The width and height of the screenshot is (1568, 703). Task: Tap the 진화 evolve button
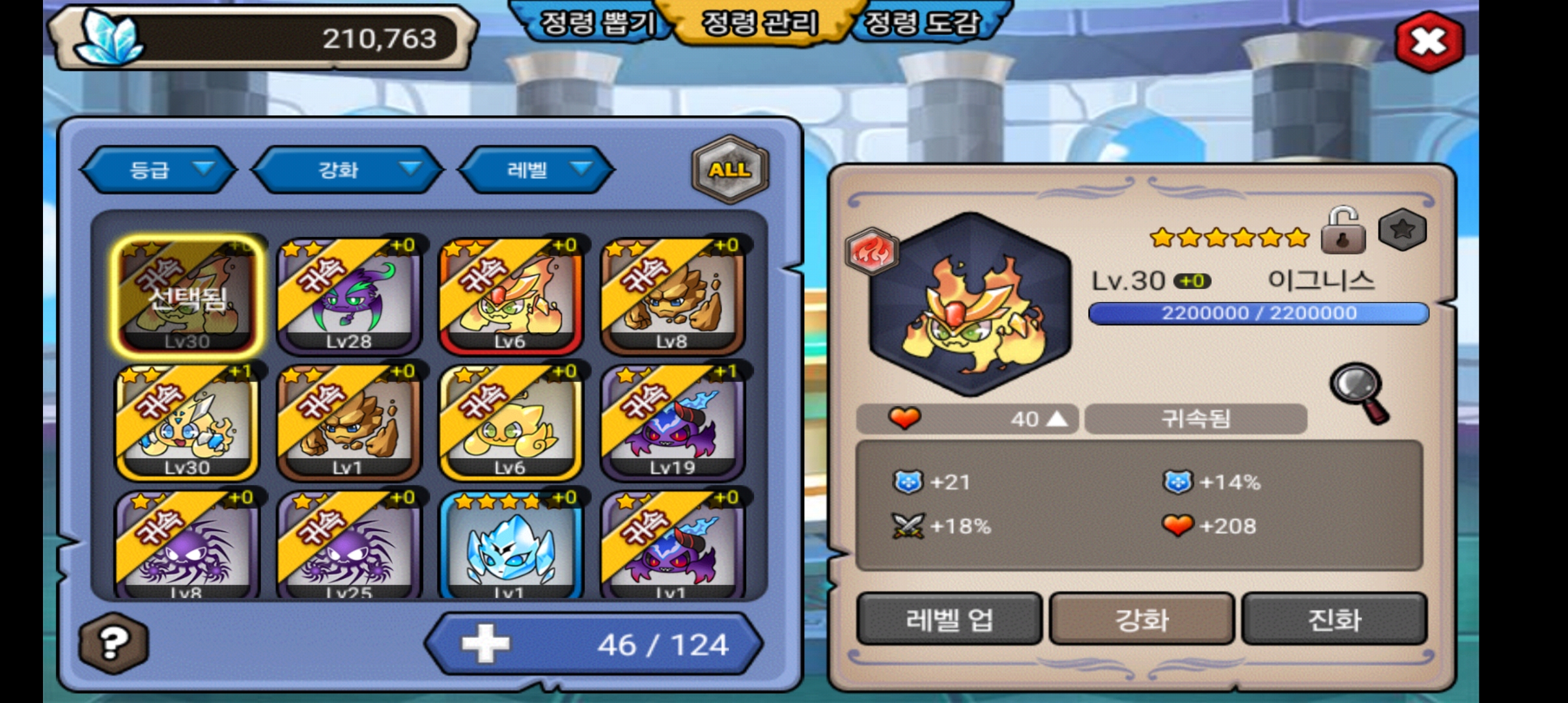tap(1334, 619)
